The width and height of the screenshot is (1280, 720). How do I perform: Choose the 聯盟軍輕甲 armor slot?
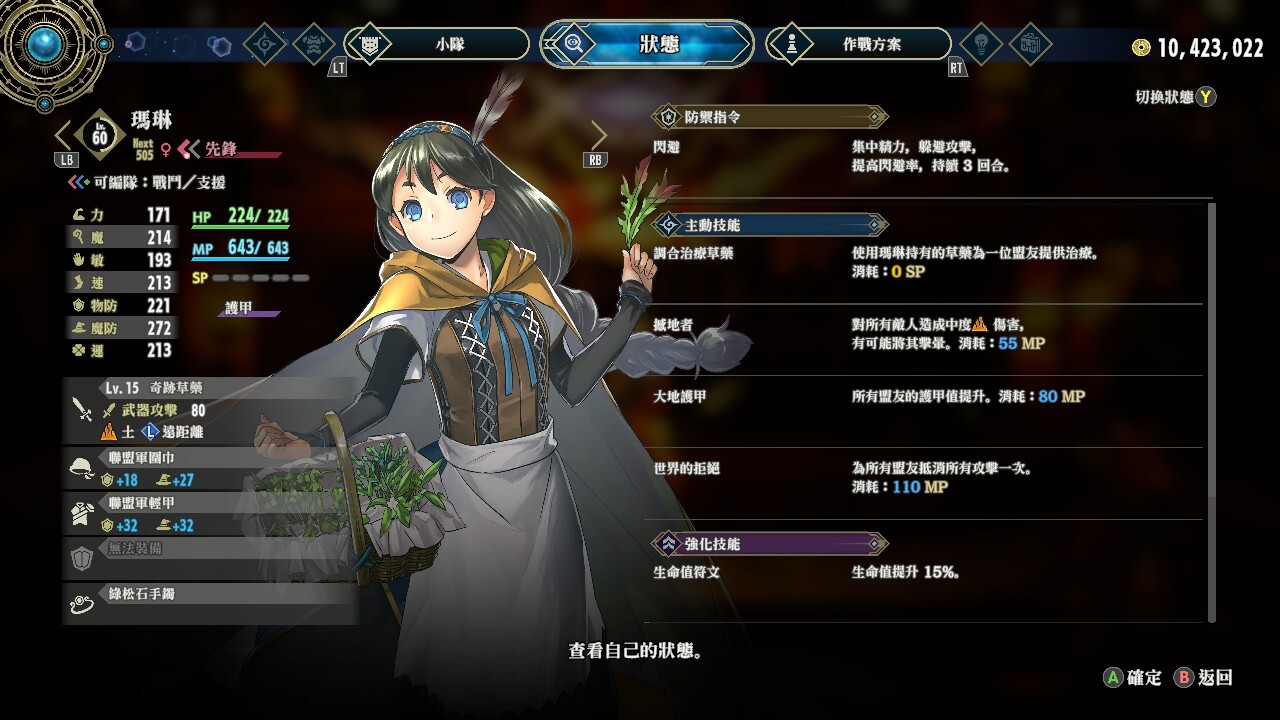[210, 514]
